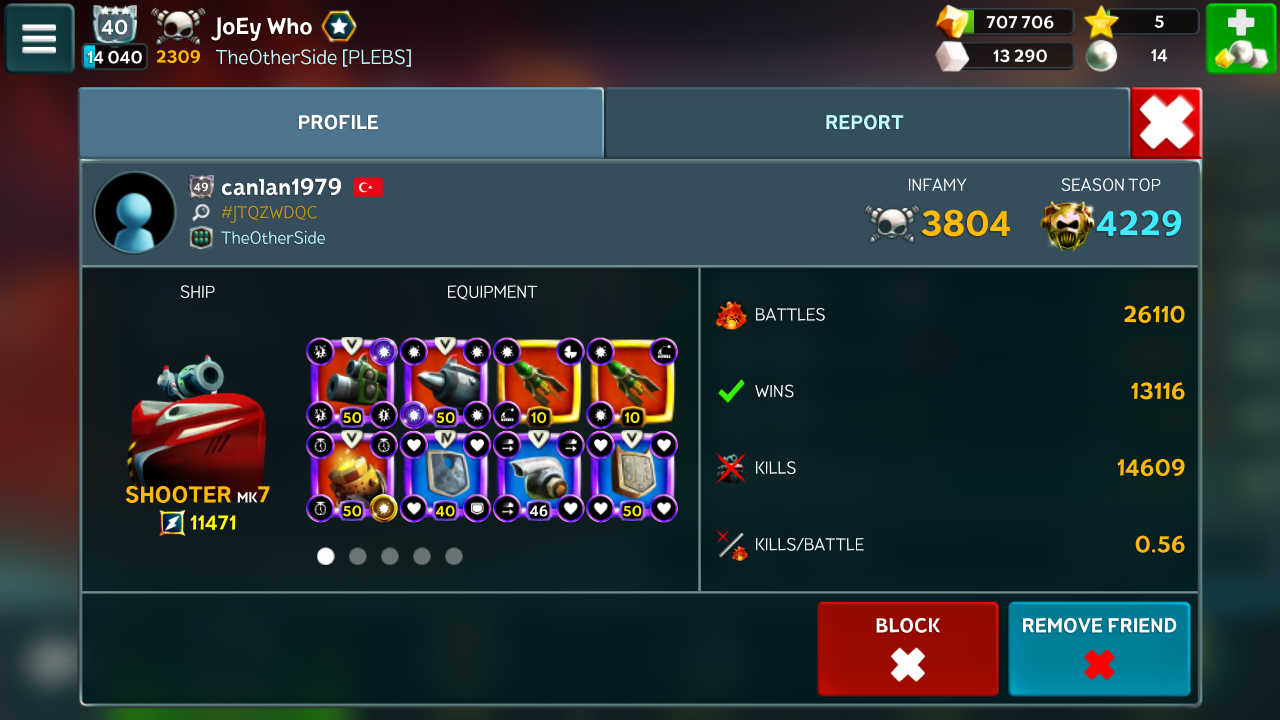Open the hamburger main menu
This screenshot has width=1280, height=720.
coord(40,39)
